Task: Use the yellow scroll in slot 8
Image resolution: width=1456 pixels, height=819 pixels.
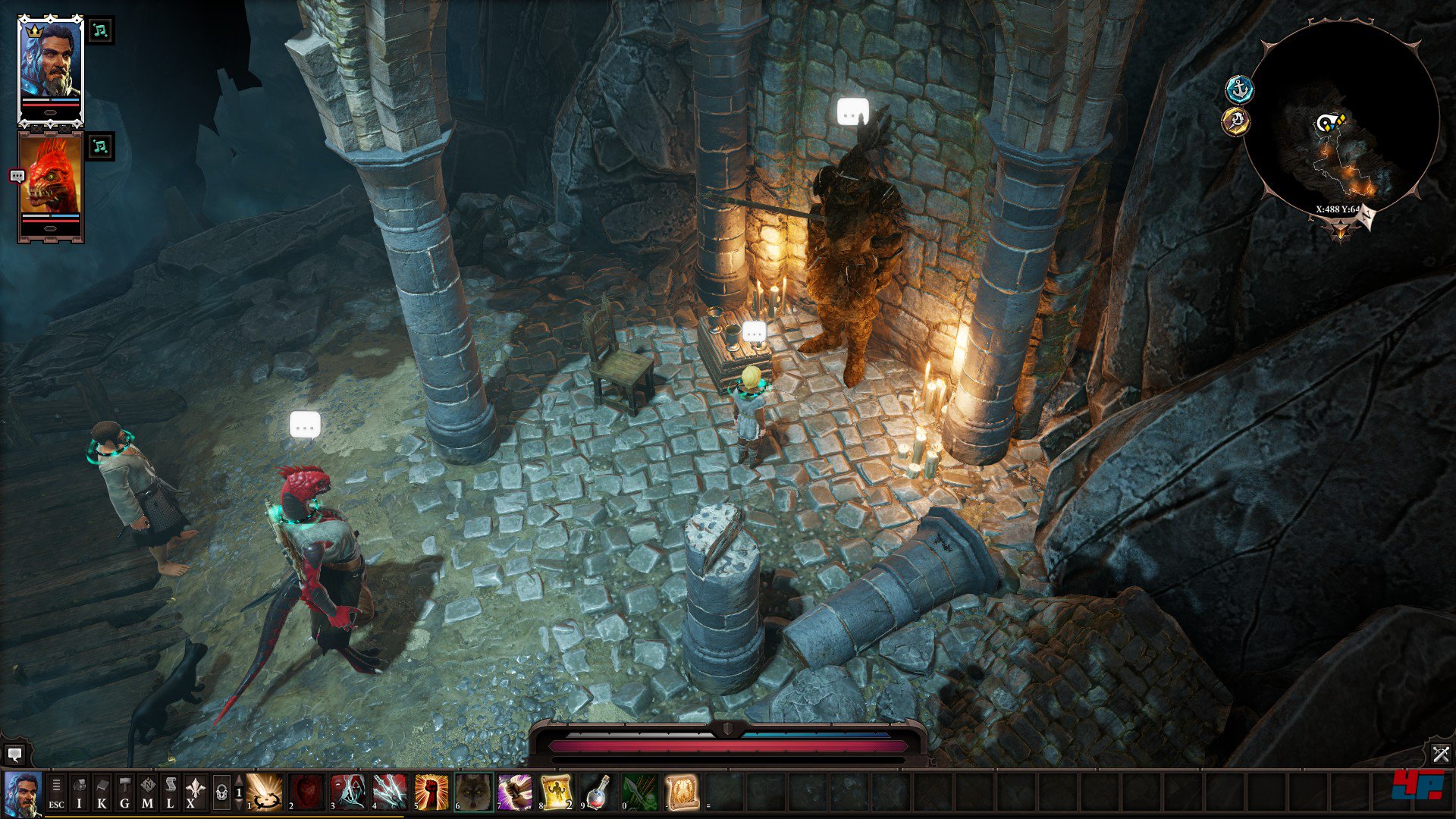Action: 557,792
